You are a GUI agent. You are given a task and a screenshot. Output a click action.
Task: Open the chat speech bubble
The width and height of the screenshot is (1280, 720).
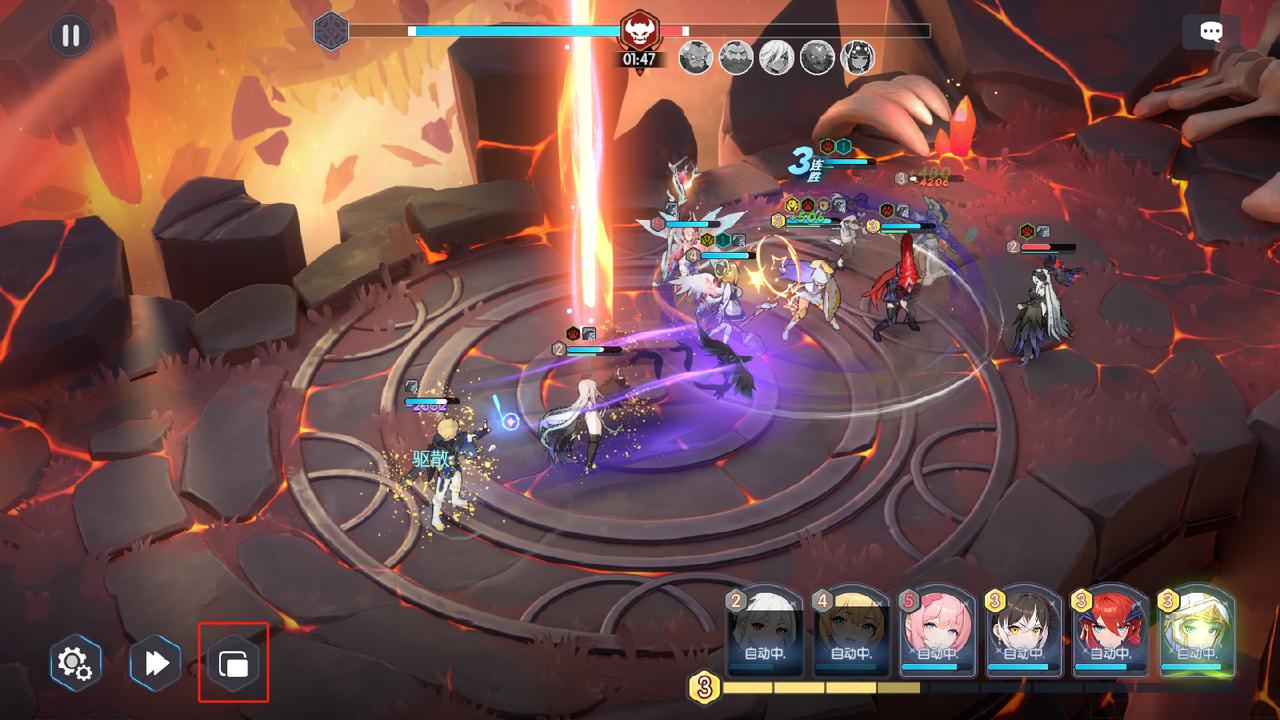tap(1211, 32)
